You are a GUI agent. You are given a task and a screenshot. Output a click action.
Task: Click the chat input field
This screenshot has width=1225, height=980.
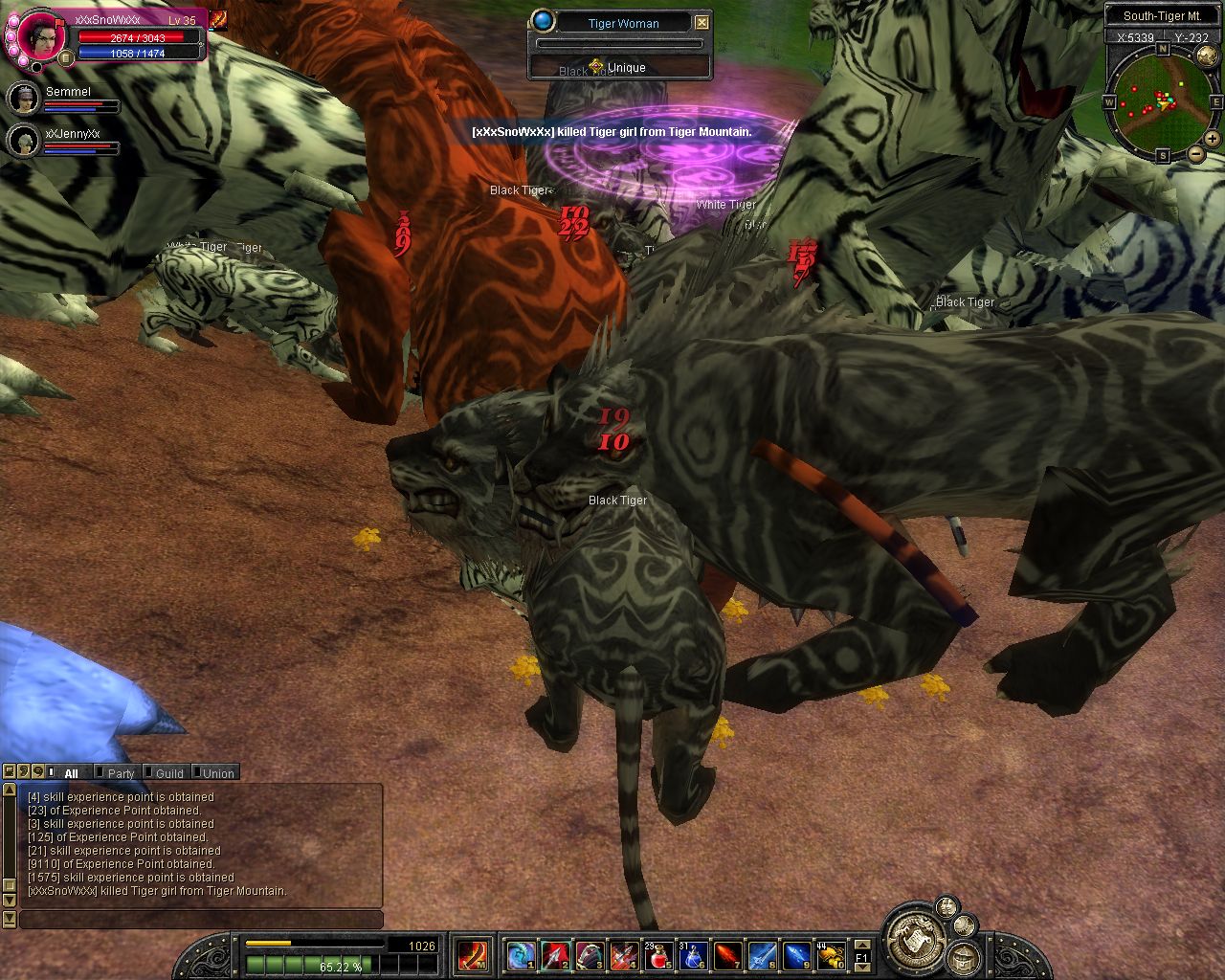[201, 920]
